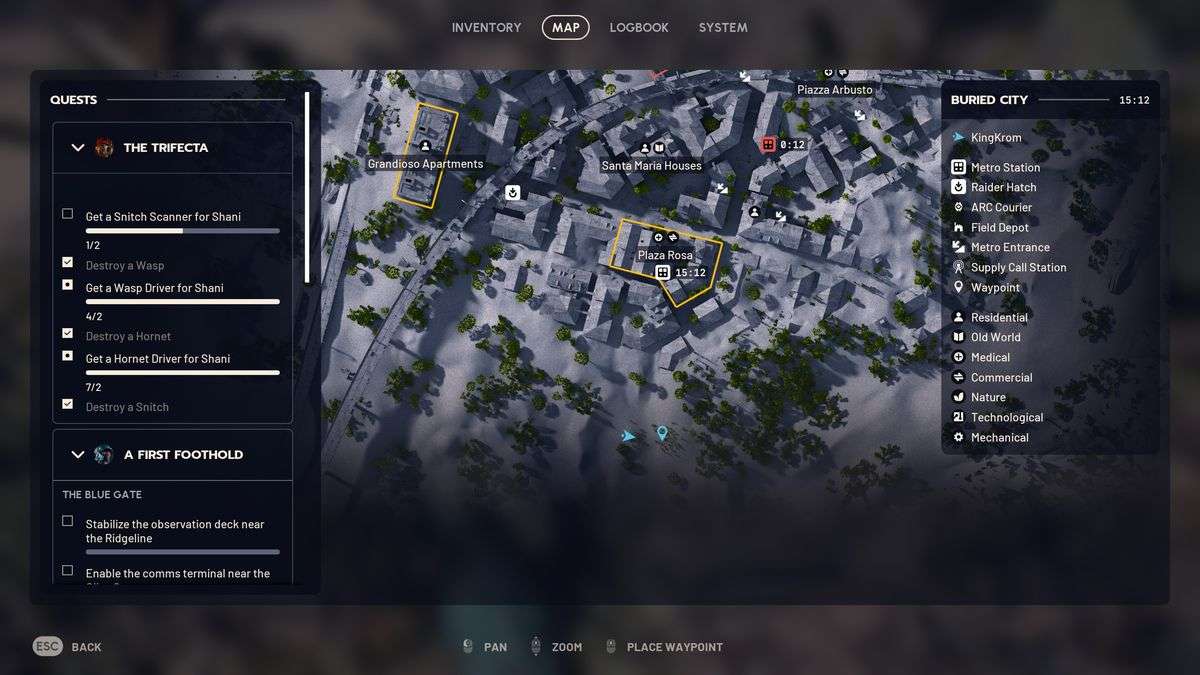Click the Grandioso Apartments map label
Image resolution: width=1200 pixels, height=675 pixels.
pyautogui.click(x=425, y=164)
